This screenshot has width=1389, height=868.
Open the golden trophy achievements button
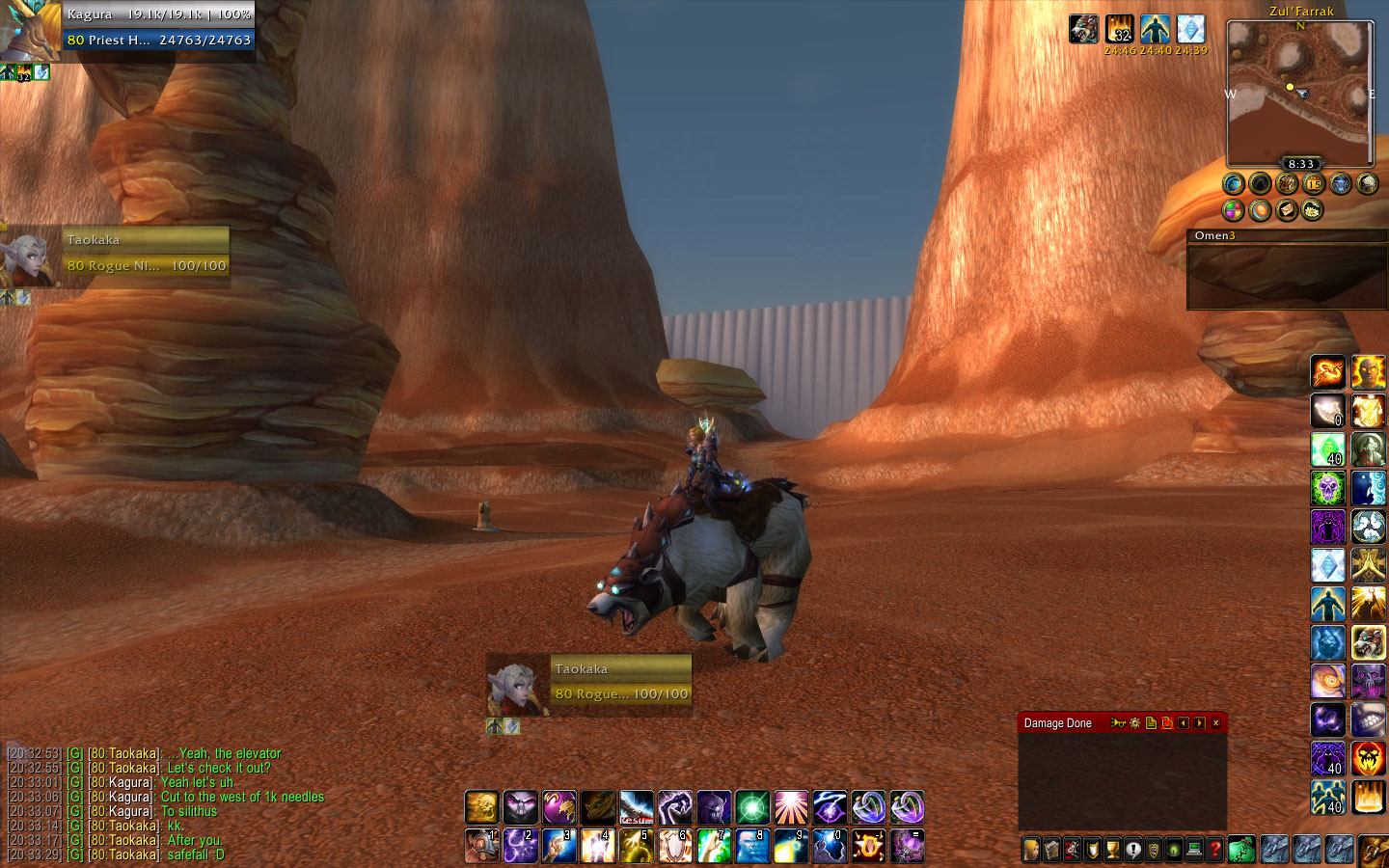coord(1113,850)
